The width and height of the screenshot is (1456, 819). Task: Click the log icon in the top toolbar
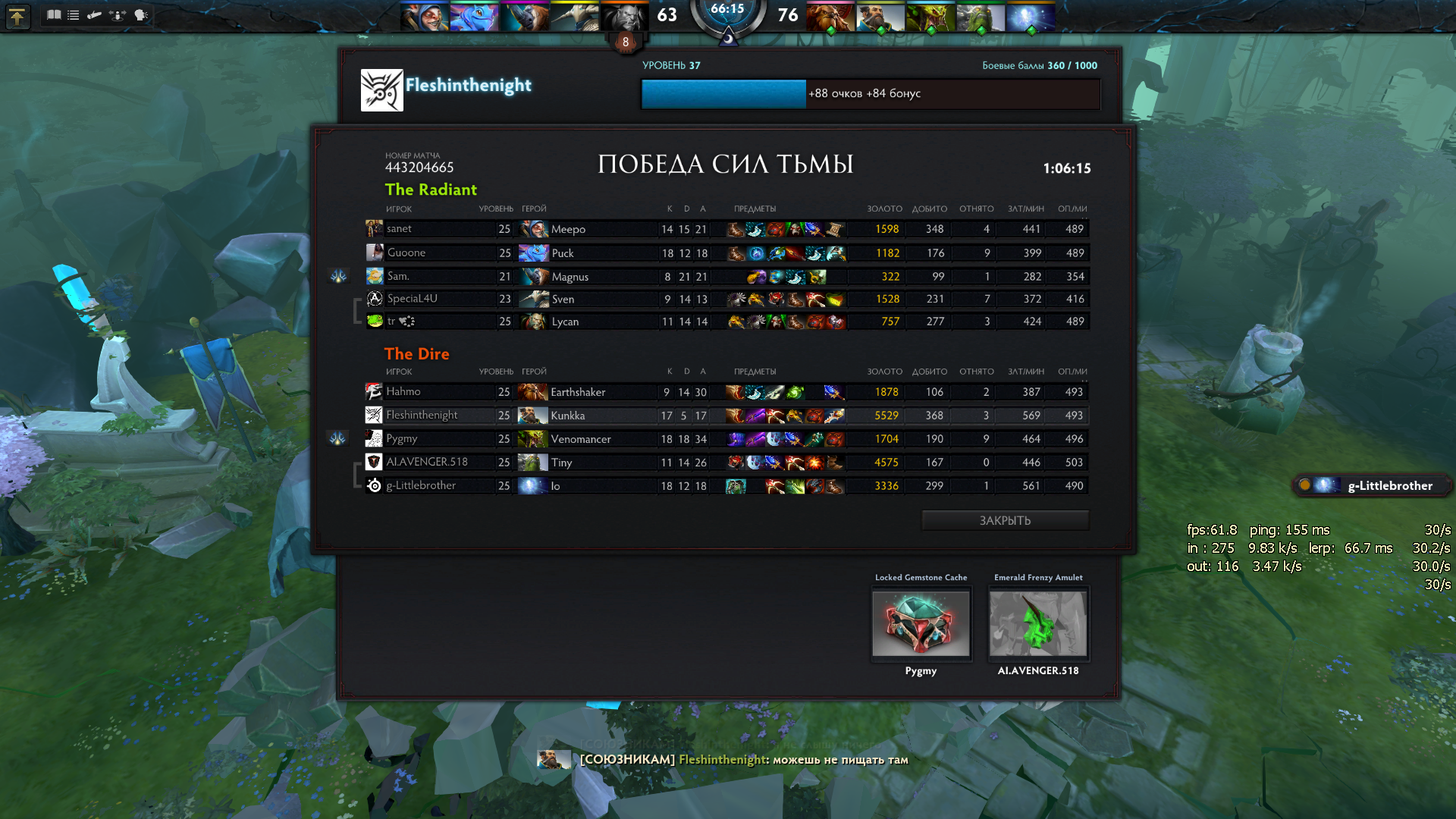[x=95, y=15]
